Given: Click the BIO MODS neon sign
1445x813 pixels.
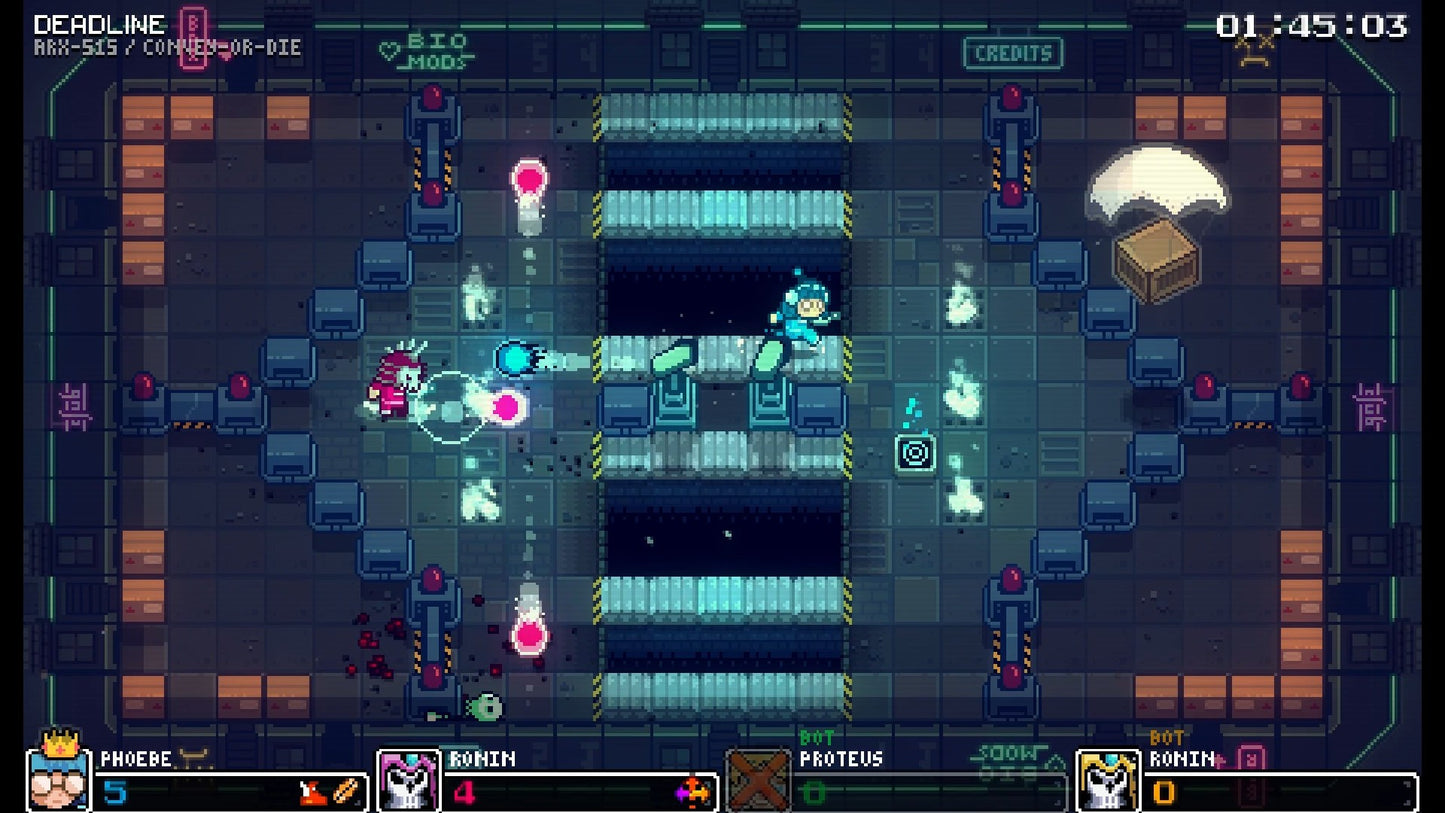Looking at the screenshot, I should [x=437, y=51].
